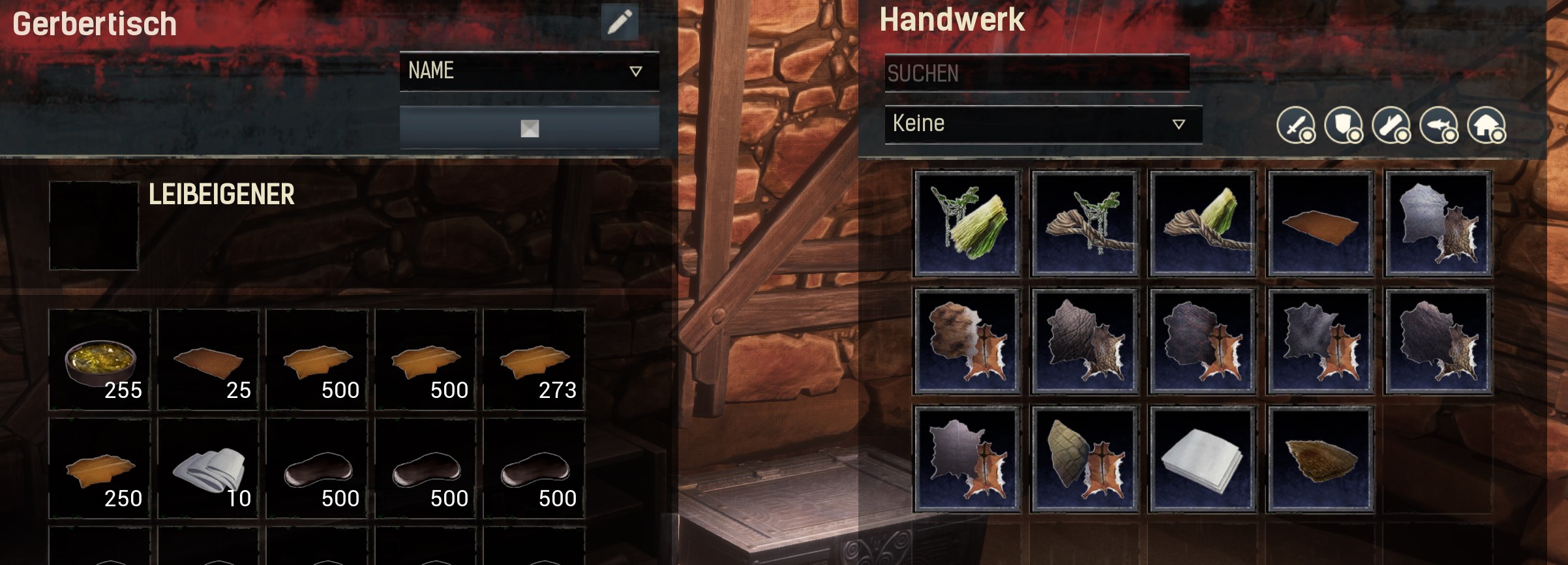Select the empty Leibeigener thrall slot
Viewport: 1568px width, 565px height.
pos(94,225)
